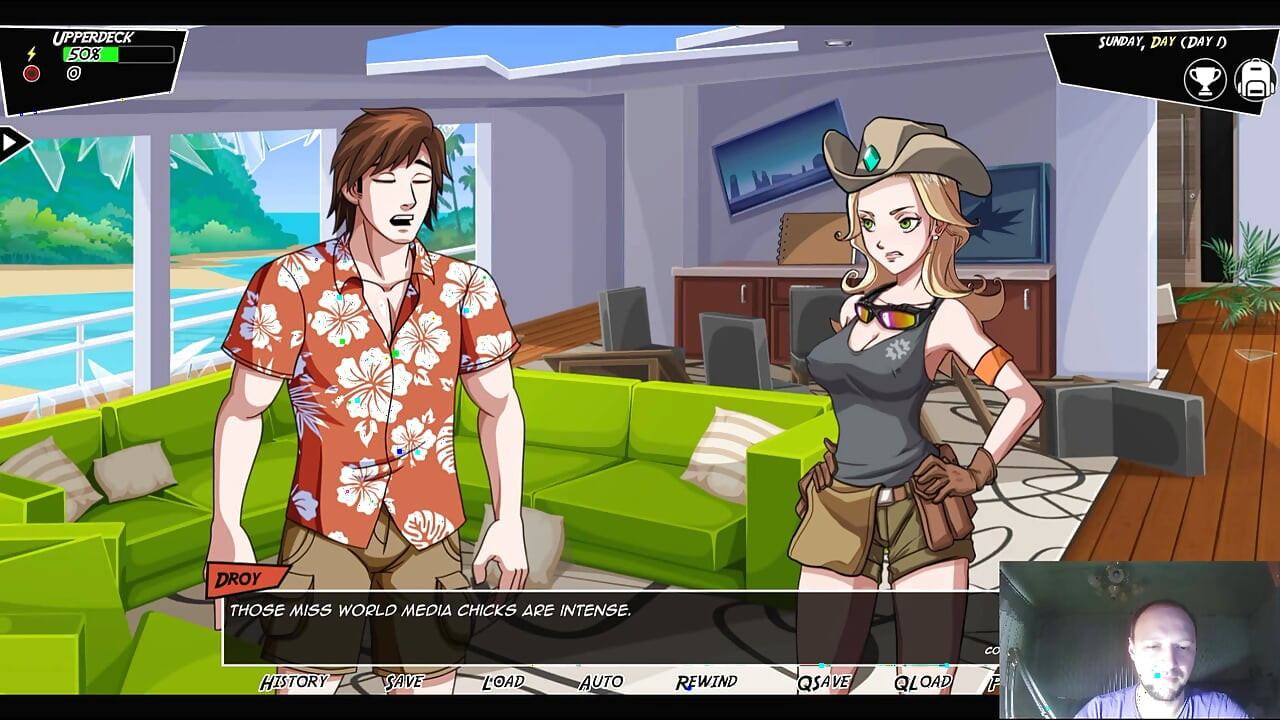
Task: Open the trophy achievements icon
Action: (x=1205, y=80)
